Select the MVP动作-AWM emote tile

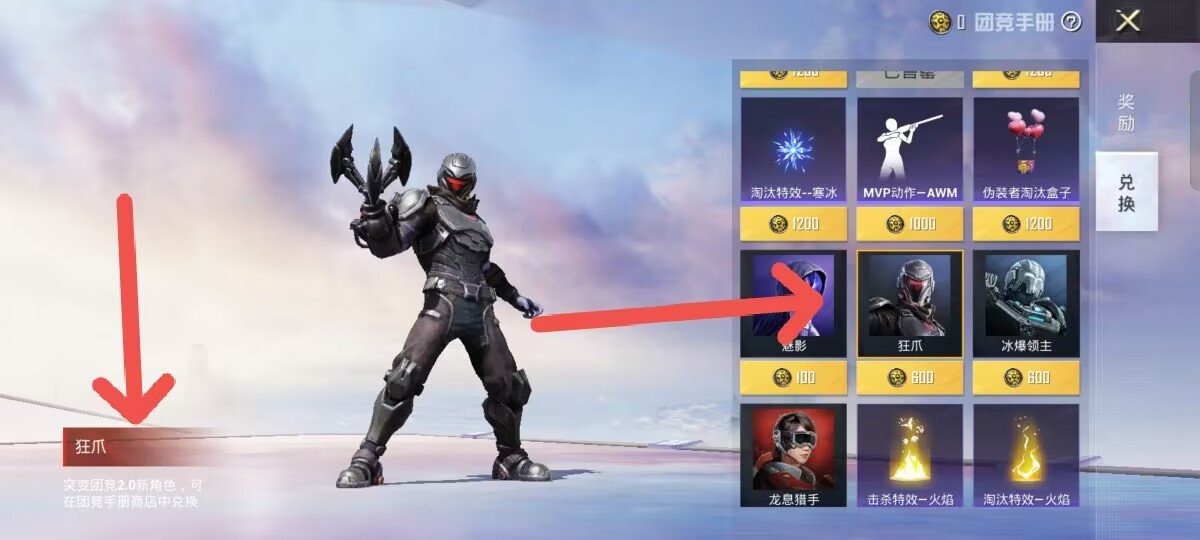[x=910, y=150]
